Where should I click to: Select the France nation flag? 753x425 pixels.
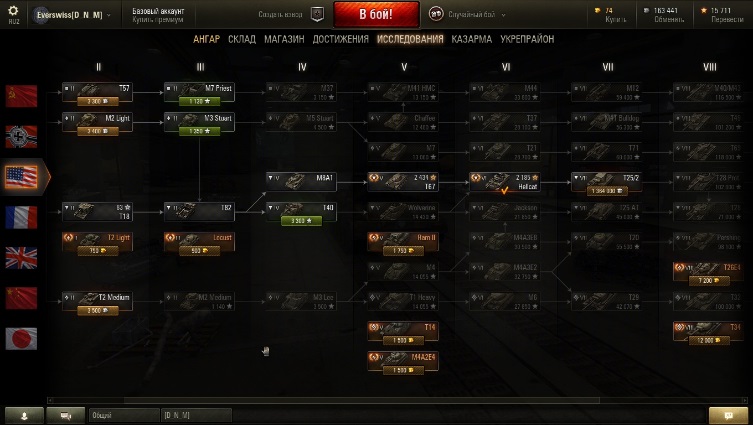21,217
